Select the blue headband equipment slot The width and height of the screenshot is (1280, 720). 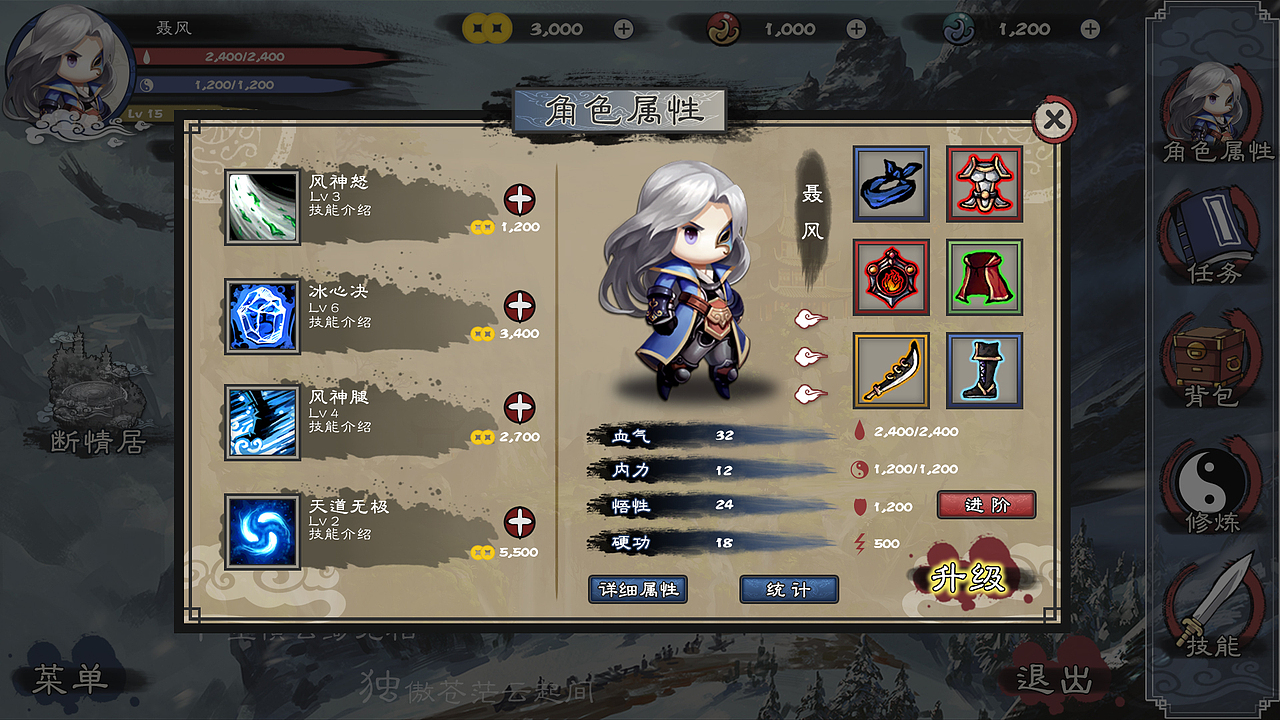click(891, 184)
